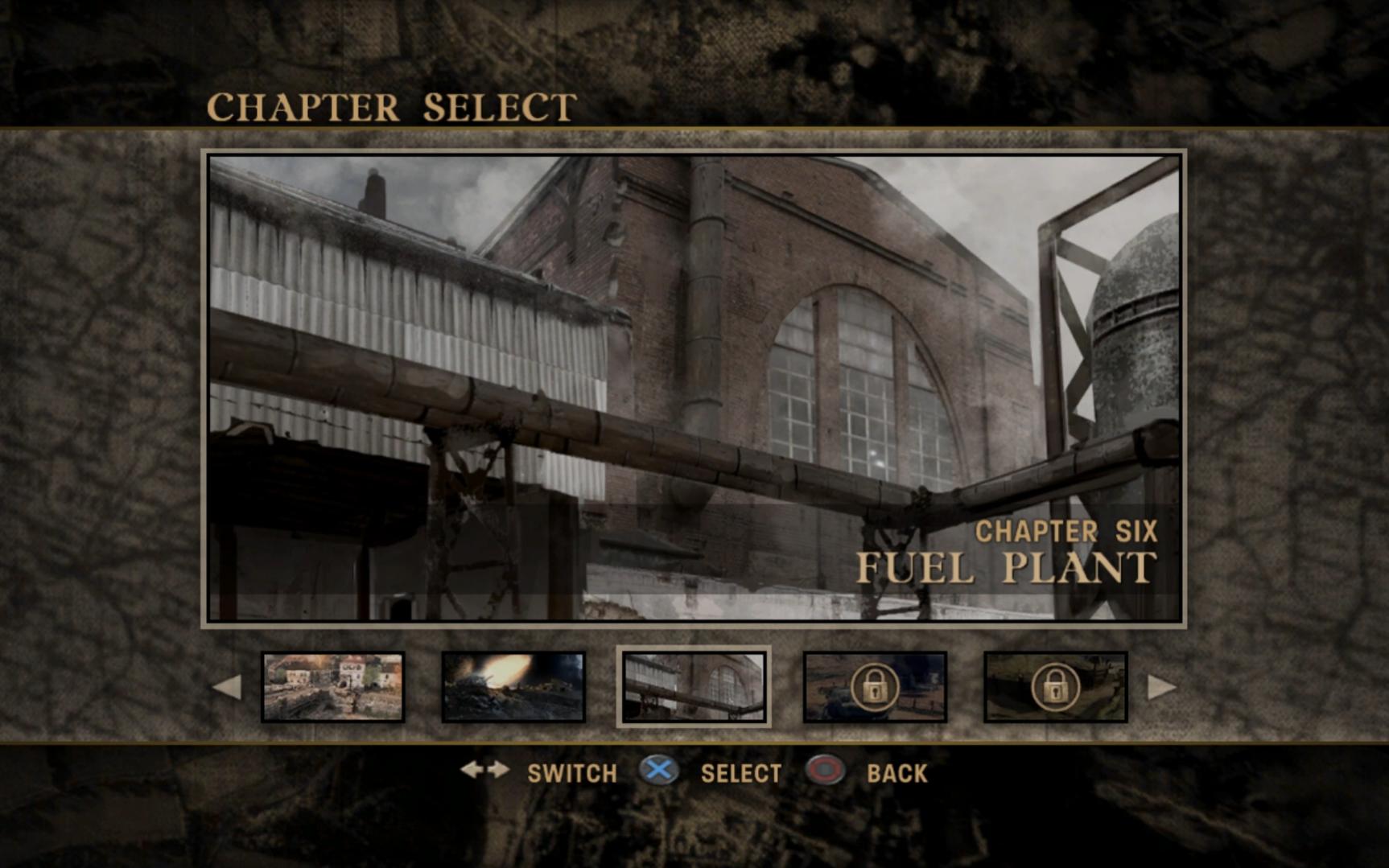Click the locked chapter thumbnail showing a tank

point(875,687)
